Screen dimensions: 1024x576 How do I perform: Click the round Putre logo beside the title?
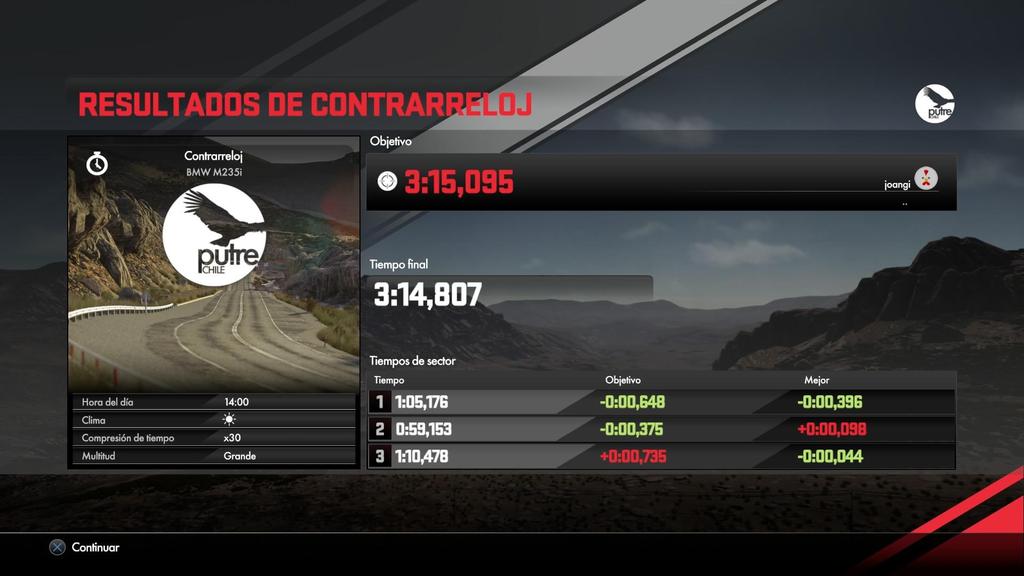(934, 104)
